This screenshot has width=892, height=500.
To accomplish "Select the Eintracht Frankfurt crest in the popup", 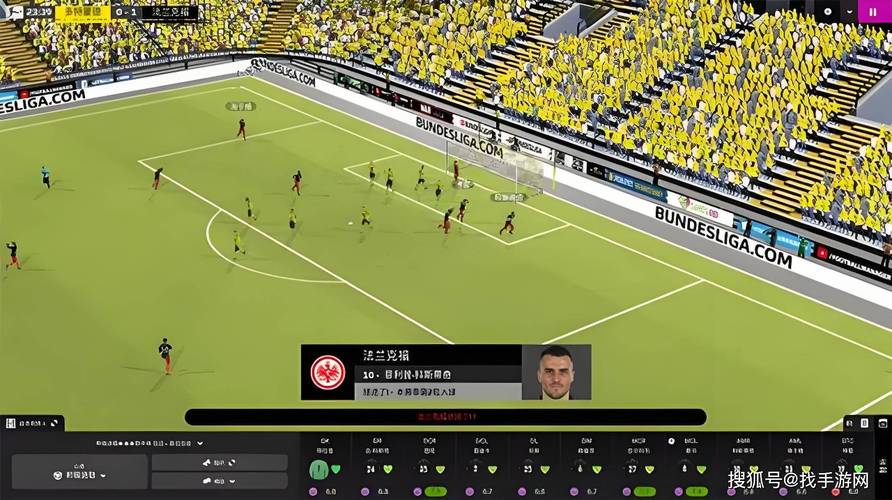I will (328, 372).
